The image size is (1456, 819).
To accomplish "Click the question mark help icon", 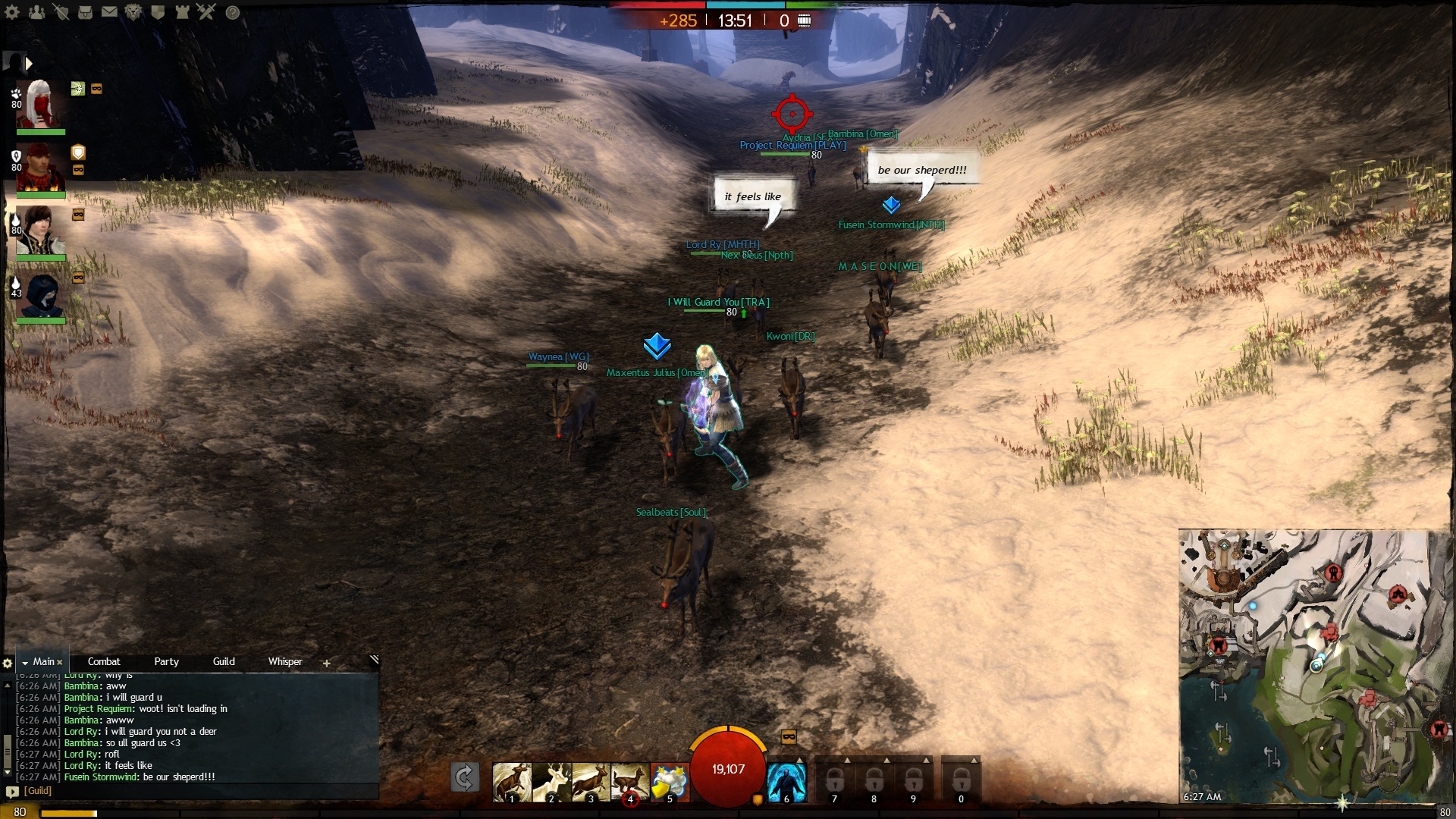I will pos(233,12).
